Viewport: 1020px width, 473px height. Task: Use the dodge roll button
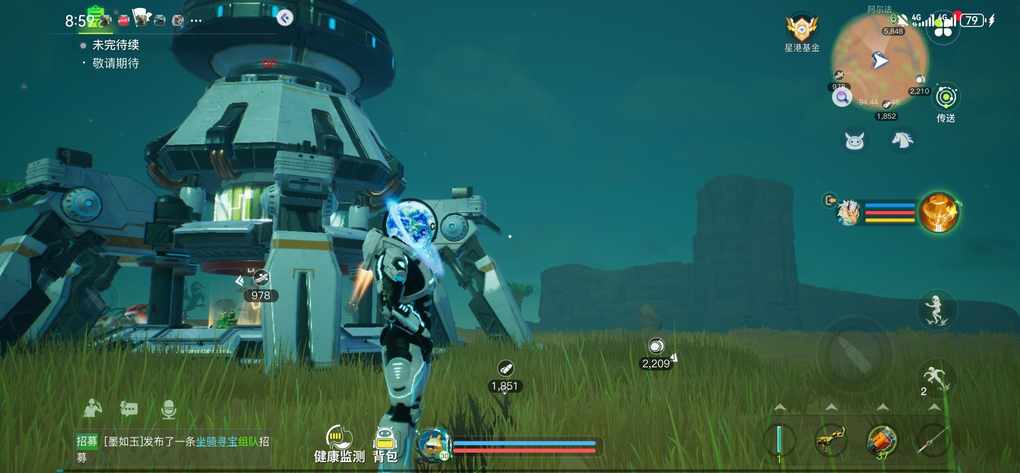[936, 378]
